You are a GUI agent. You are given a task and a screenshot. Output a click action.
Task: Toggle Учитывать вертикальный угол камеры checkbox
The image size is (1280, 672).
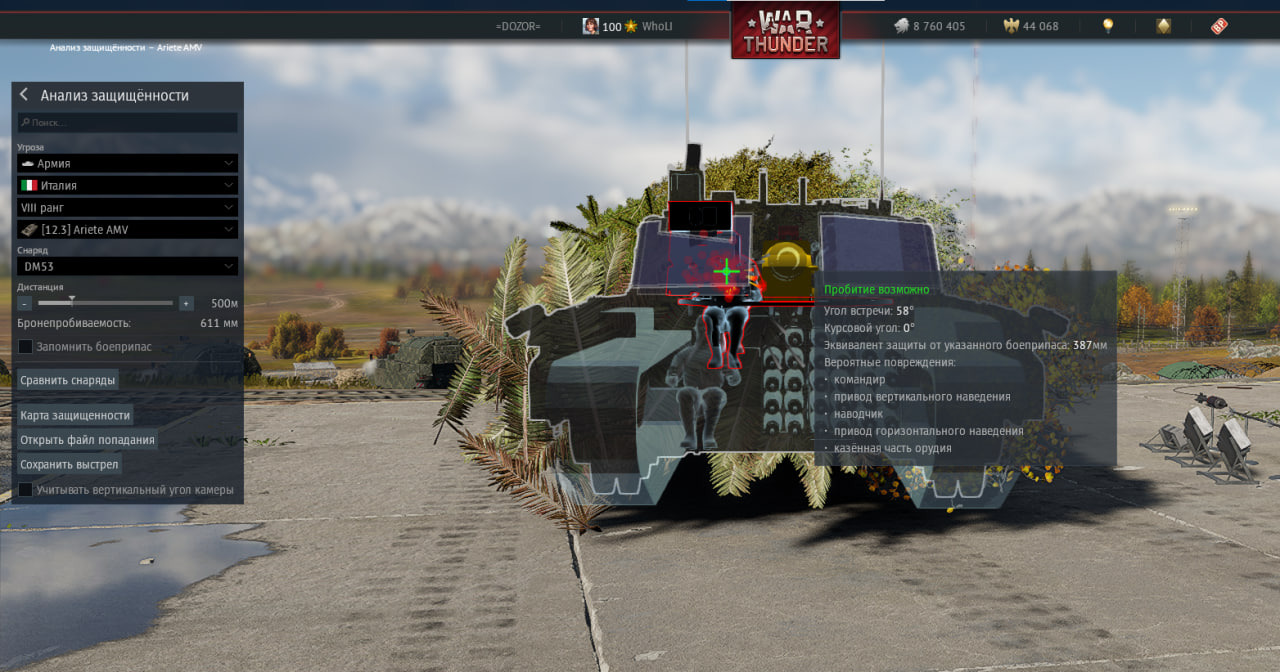26,490
